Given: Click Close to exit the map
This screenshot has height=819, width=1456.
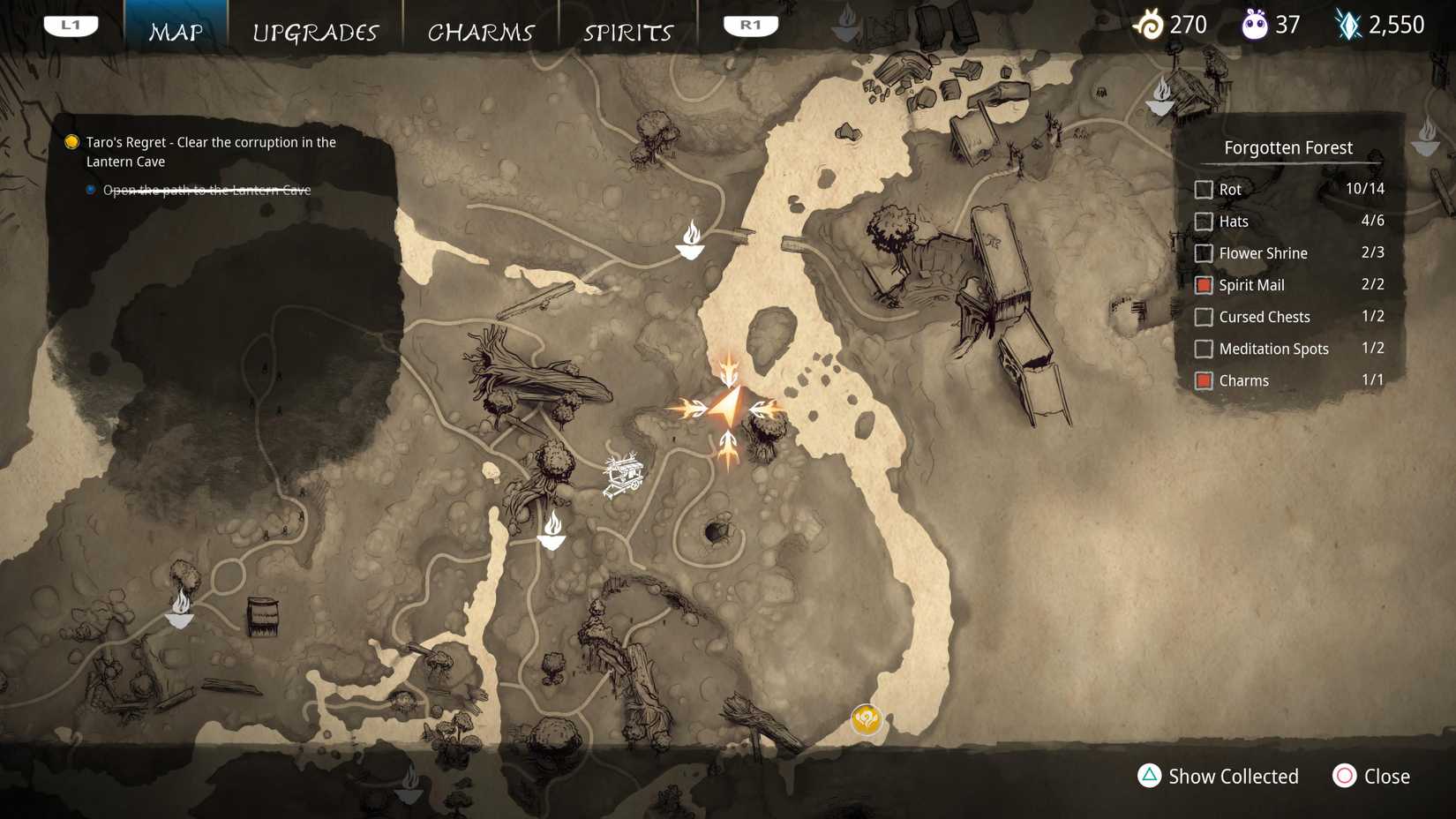Looking at the screenshot, I should [1371, 777].
